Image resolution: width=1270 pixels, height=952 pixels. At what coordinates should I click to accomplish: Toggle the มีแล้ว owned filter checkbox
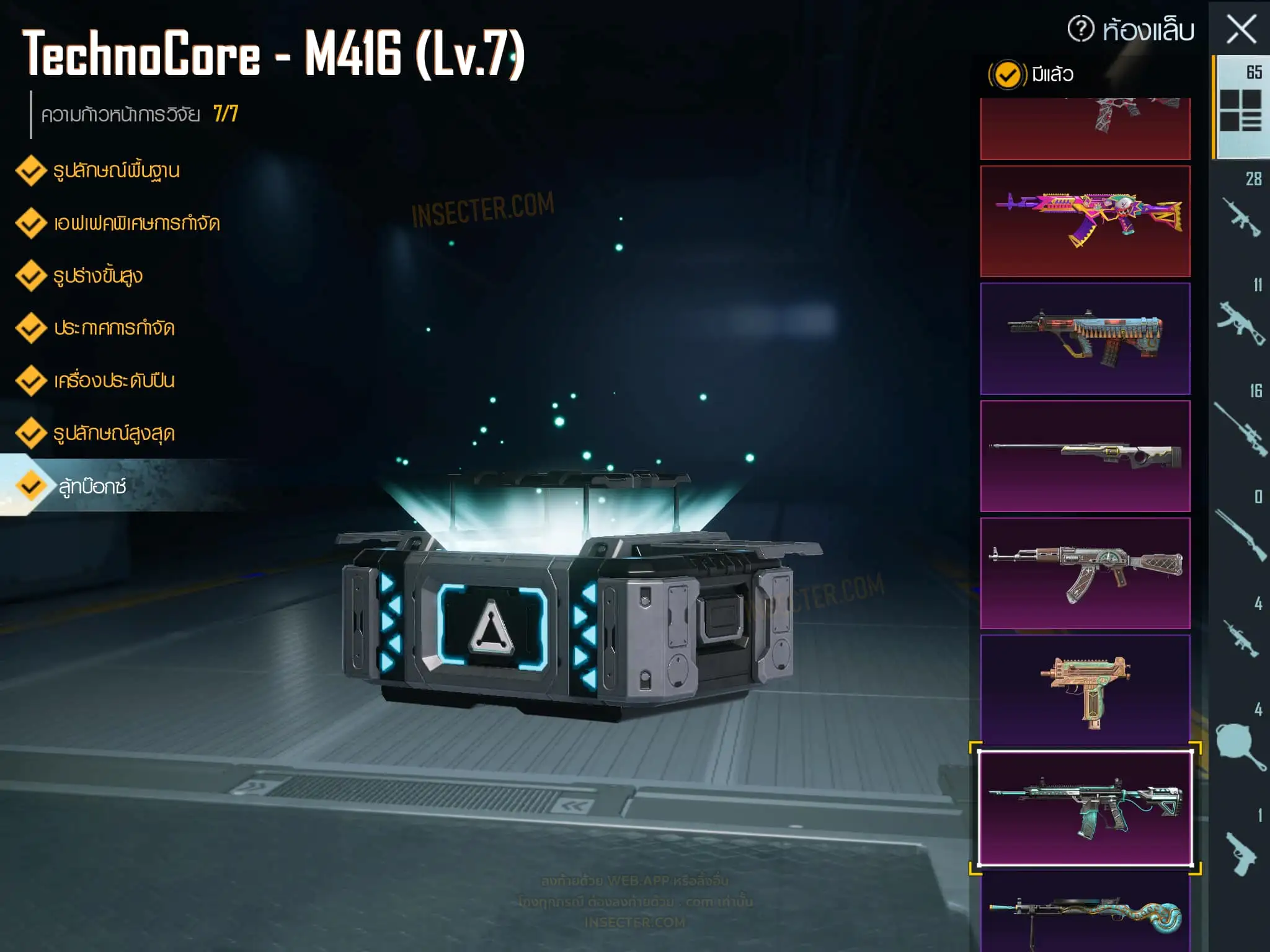click(x=1007, y=75)
